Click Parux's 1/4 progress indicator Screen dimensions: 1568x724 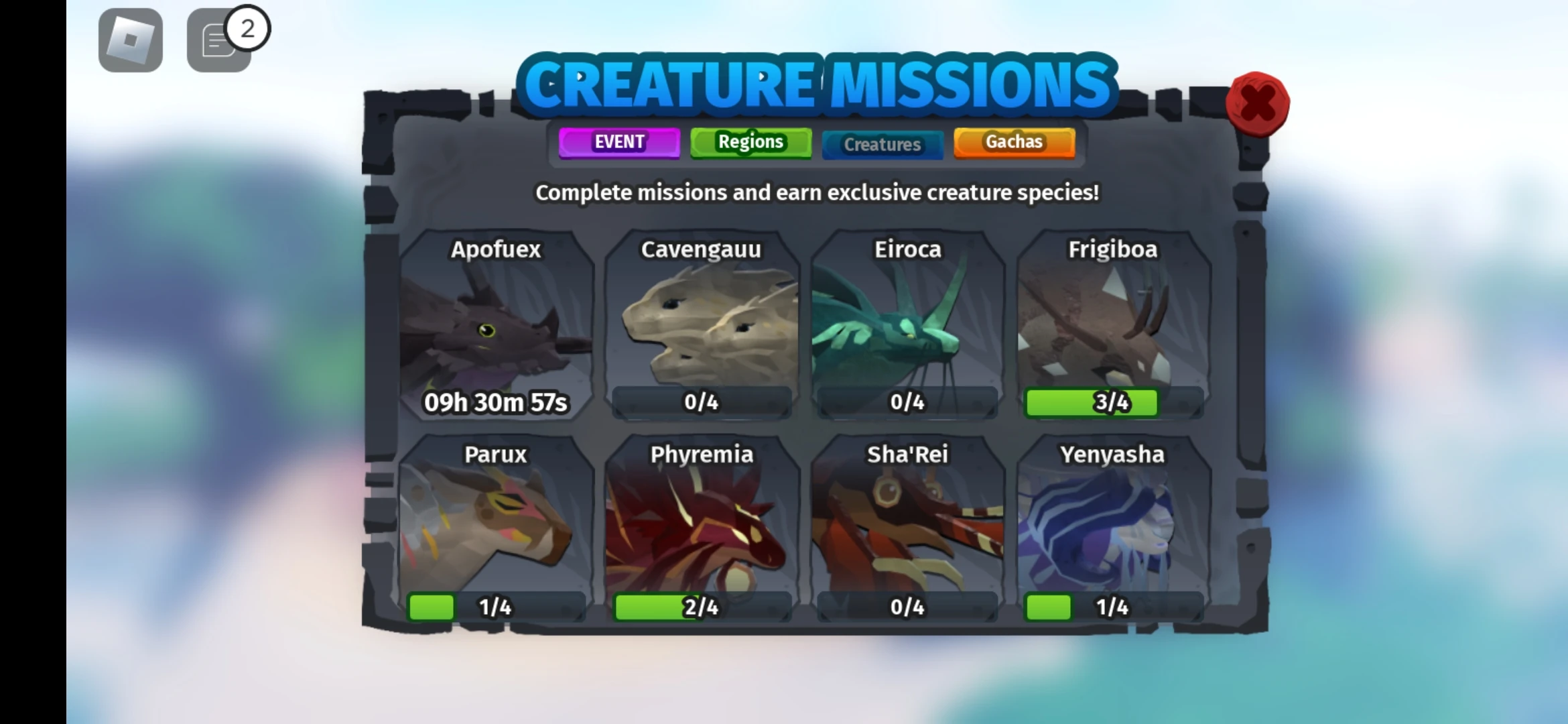pyautogui.click(x=496, y=607)
